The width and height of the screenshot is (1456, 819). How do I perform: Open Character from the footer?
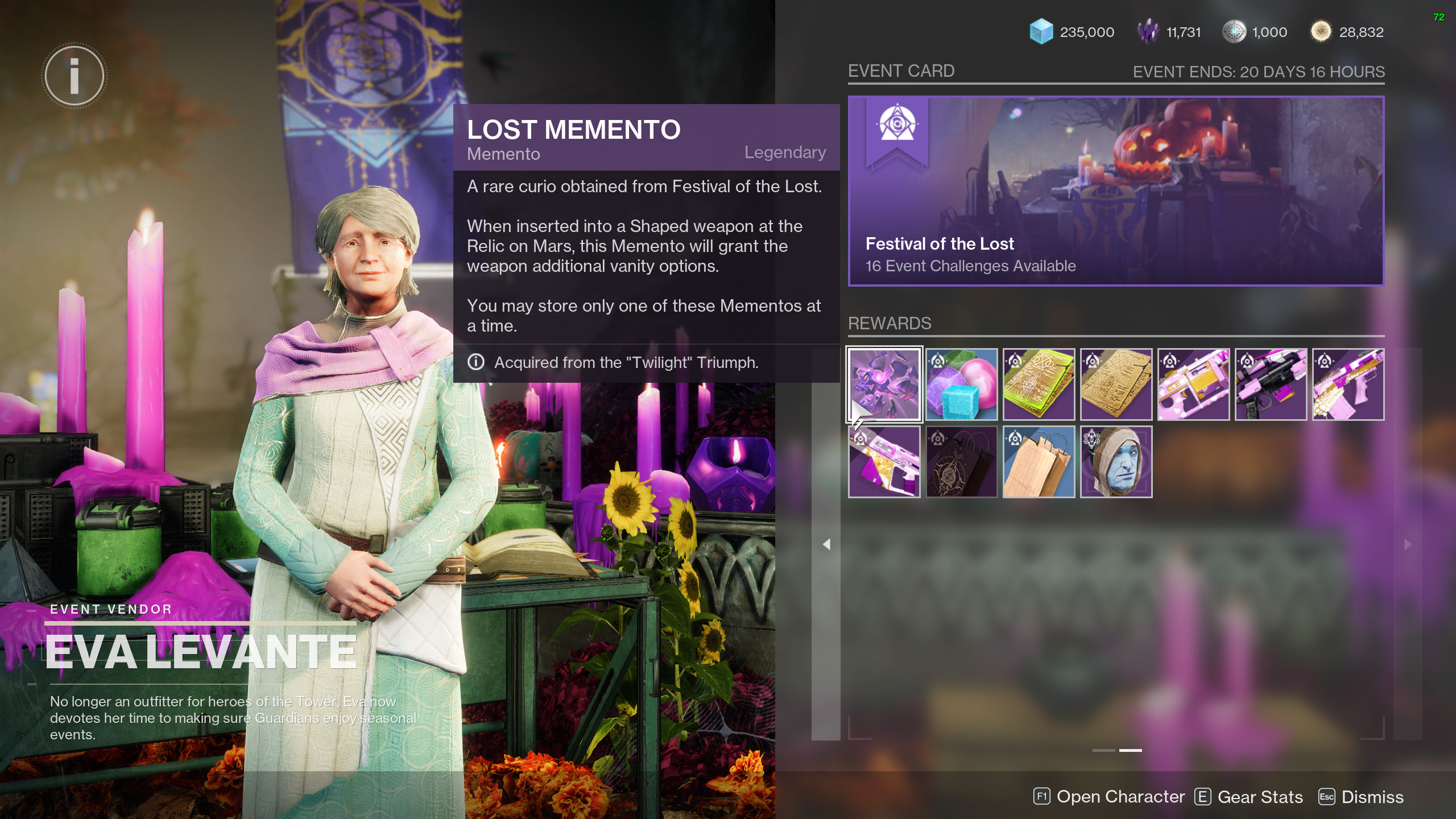1109,797
